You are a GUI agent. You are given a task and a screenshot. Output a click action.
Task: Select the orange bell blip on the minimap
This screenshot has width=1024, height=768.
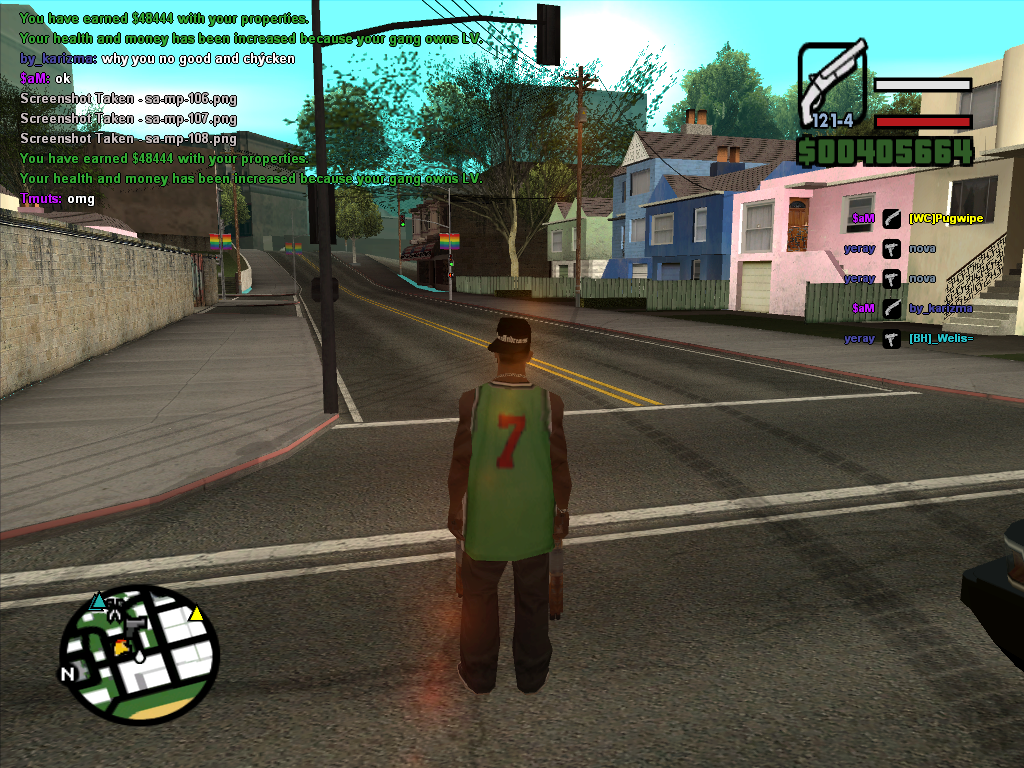pos(121,646)
